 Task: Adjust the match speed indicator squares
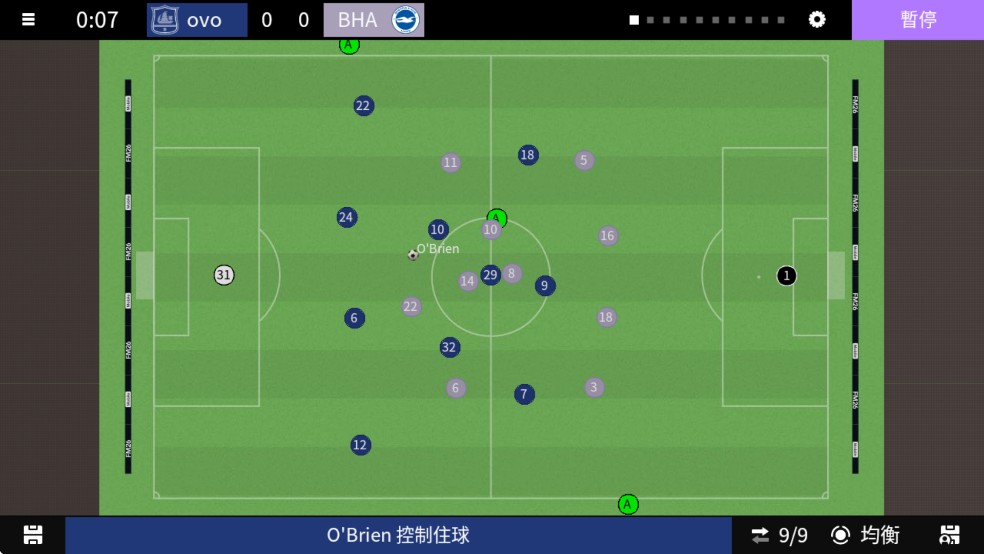(x=707, y=20)
